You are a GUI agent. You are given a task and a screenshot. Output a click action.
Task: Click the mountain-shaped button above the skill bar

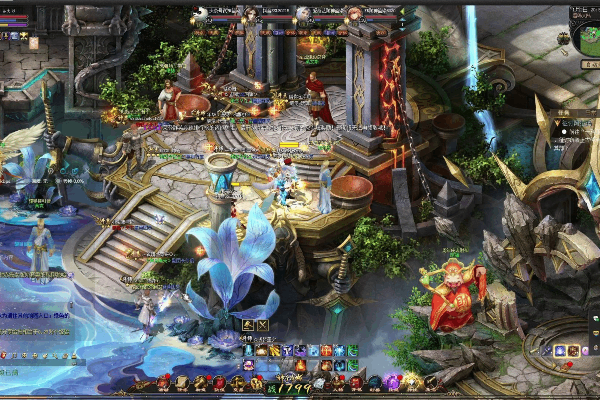tap(248, 325)
